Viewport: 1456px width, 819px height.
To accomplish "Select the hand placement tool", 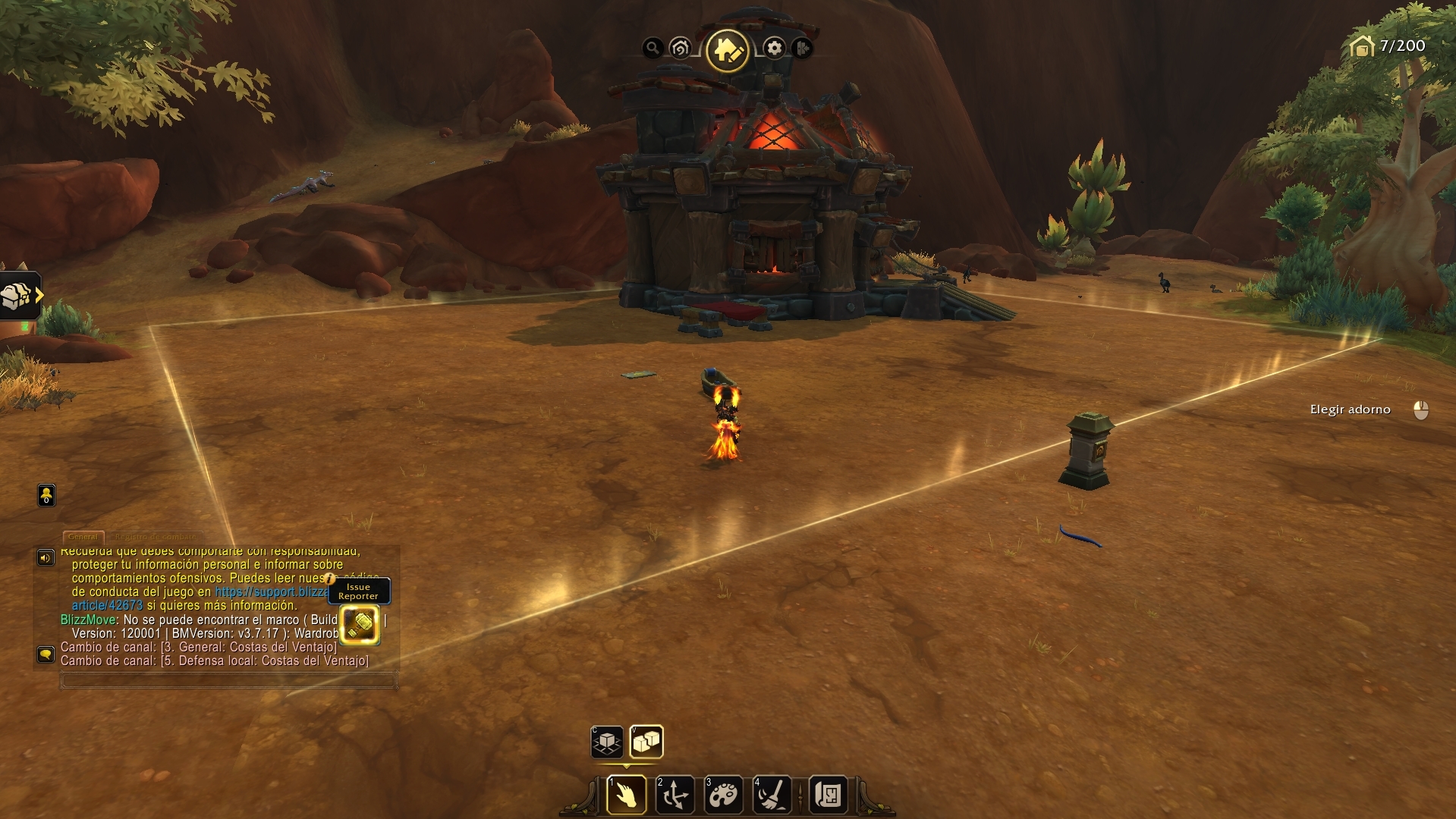I will tap(627, 795).
